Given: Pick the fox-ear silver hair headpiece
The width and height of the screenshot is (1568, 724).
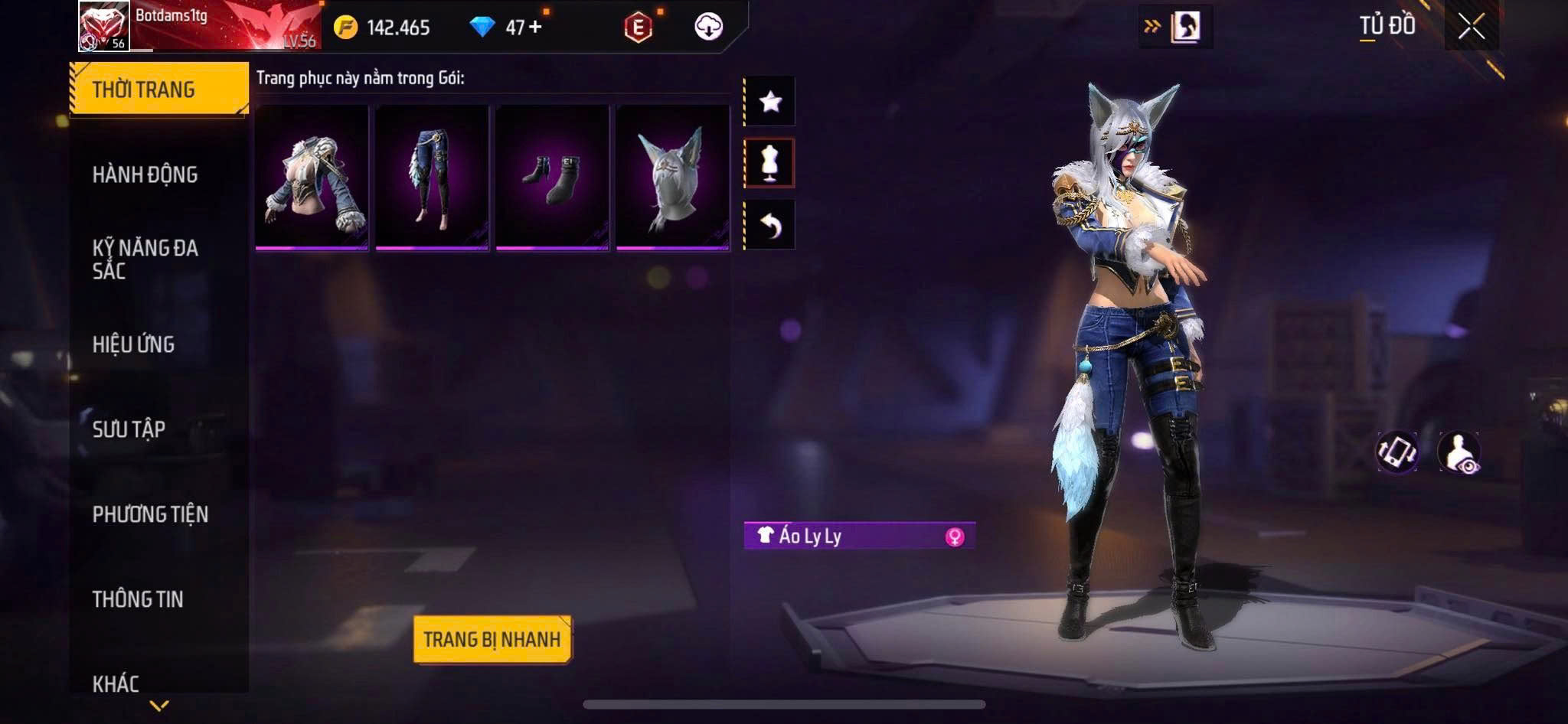Looking at the screenshot, I should (672, 177).
